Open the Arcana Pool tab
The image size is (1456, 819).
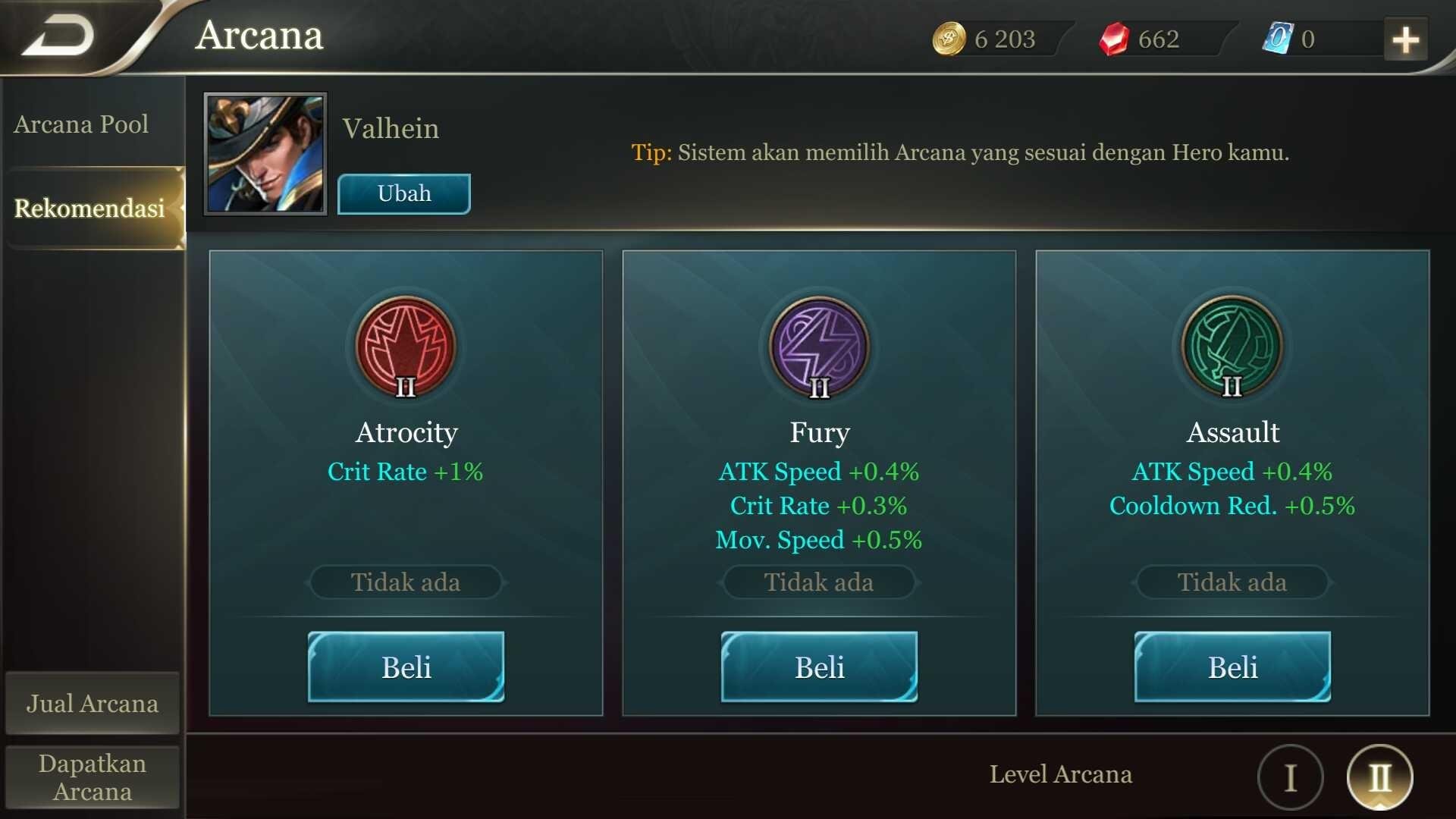click(82, 124)
